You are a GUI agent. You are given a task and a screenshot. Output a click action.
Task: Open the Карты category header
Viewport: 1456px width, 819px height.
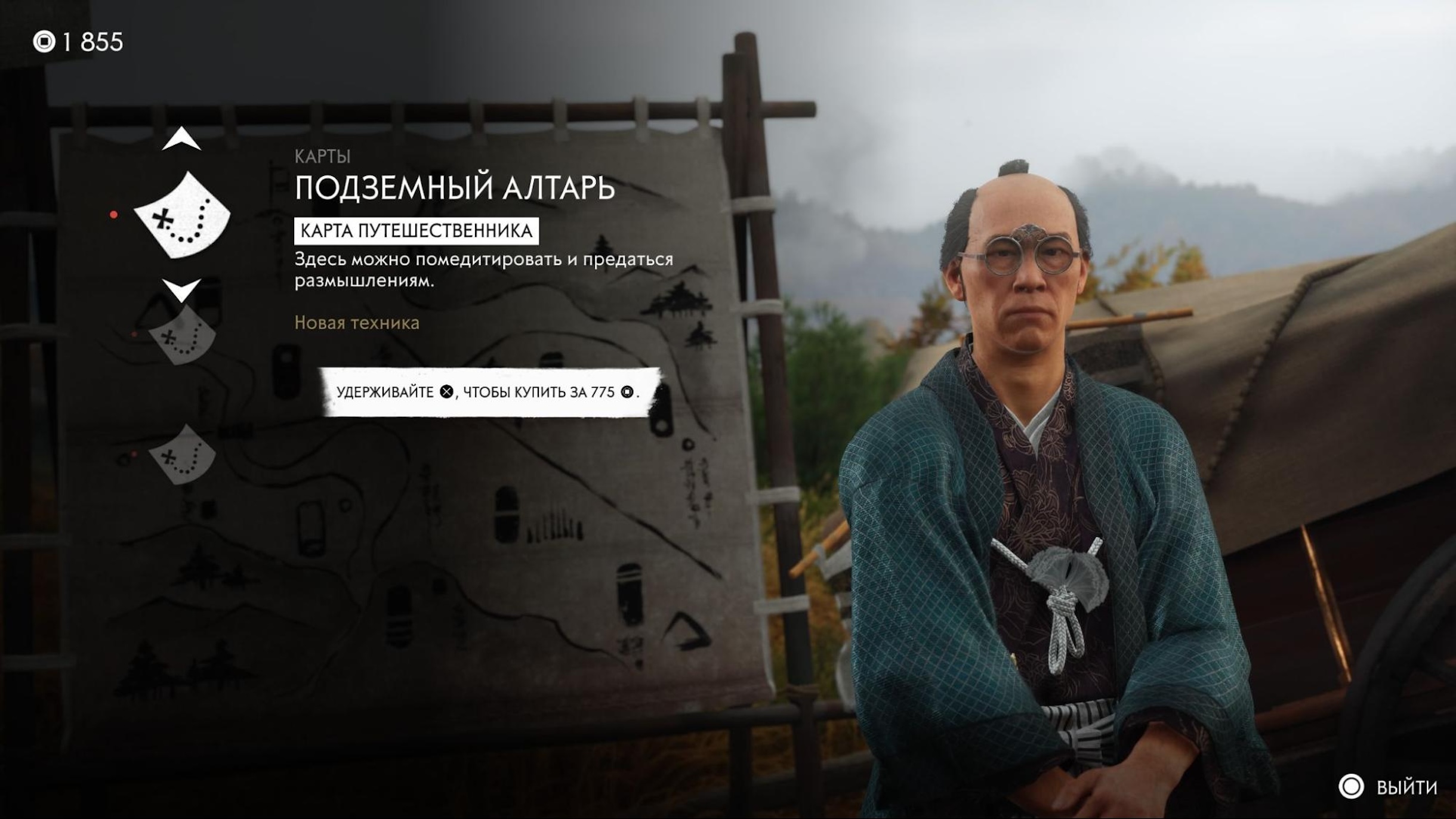point(323,156)
